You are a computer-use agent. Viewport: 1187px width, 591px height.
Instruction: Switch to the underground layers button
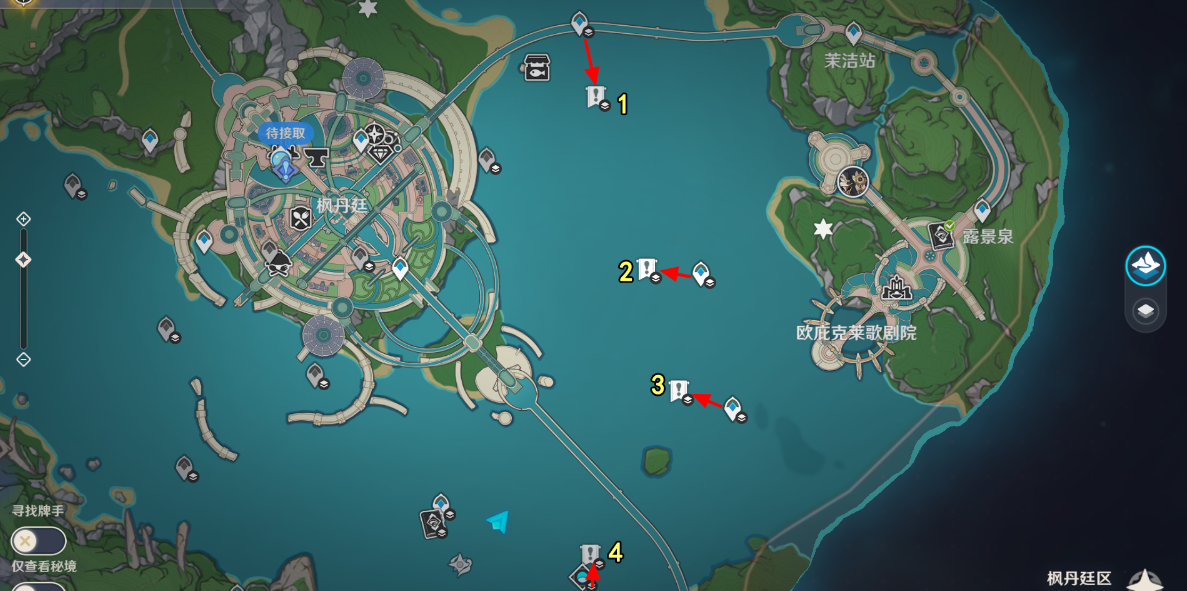(x=1146, y=312)
